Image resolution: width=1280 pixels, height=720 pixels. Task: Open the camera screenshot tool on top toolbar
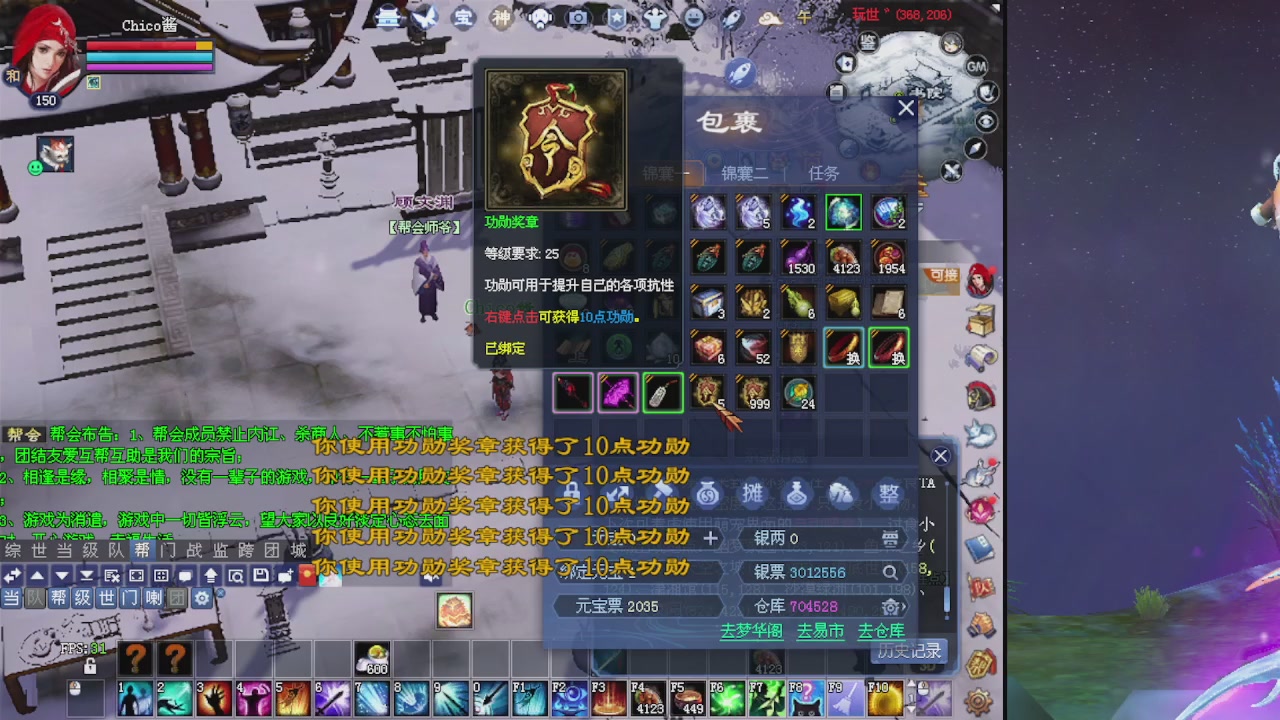[x=576, y=18]
